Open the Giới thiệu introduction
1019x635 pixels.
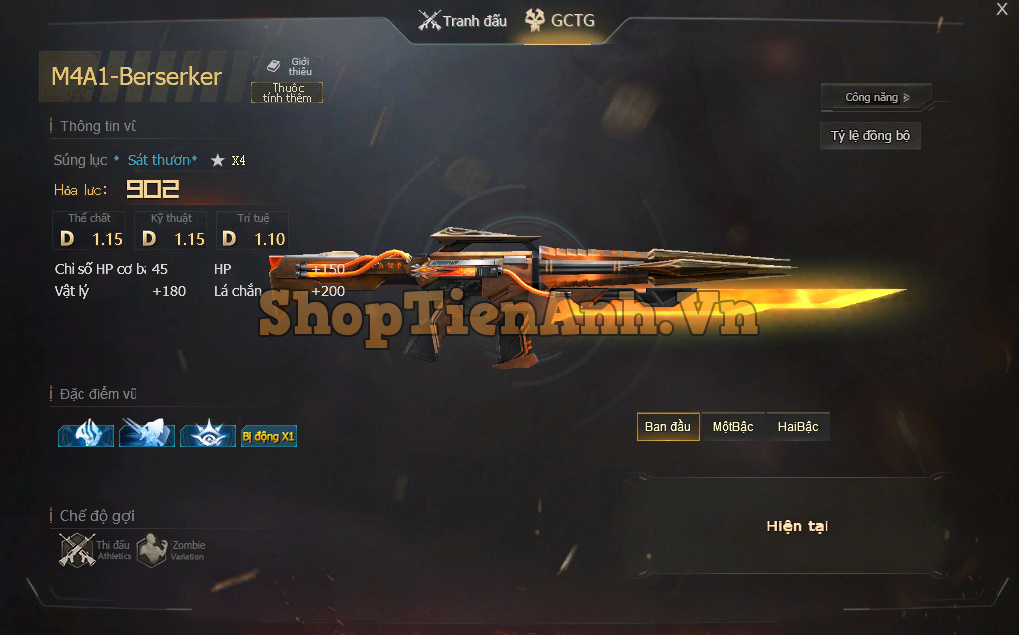click(x=290, y=66)
